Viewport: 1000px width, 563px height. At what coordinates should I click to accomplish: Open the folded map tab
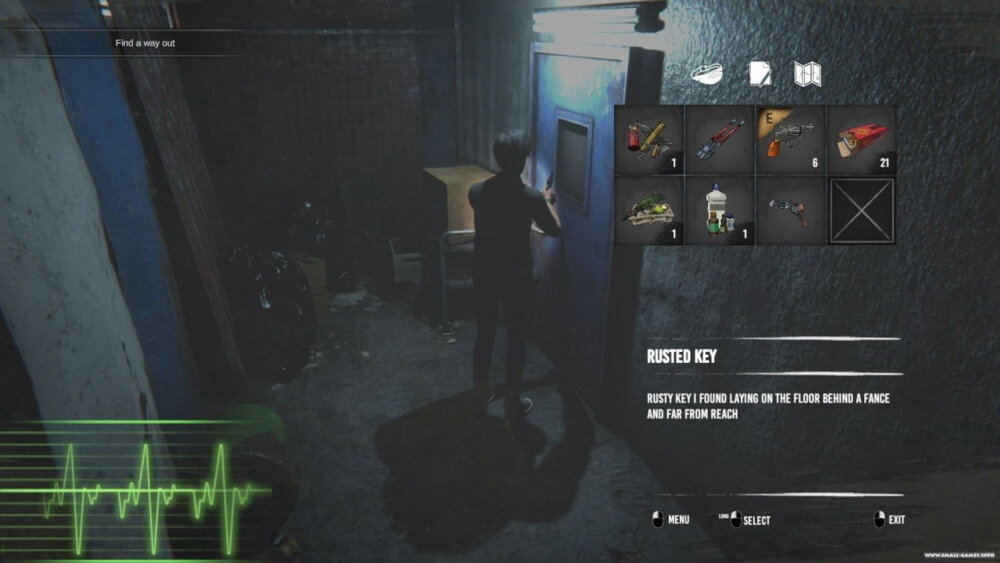point(807,73)
